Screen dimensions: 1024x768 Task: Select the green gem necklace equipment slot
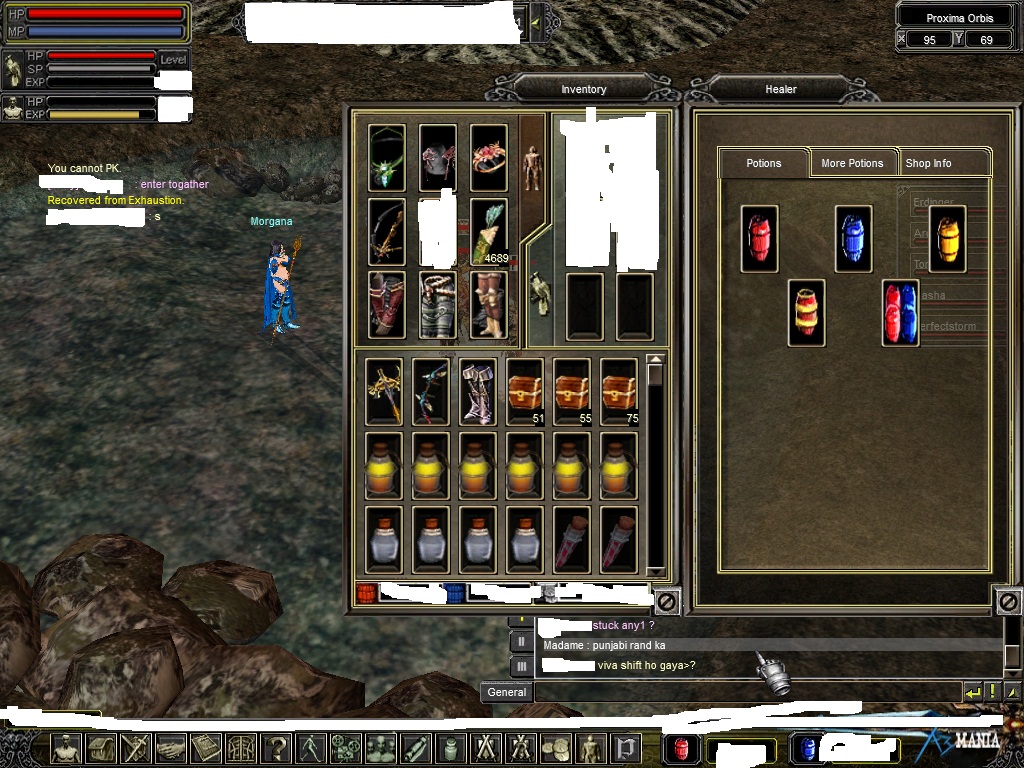pyautogui.click(x=387, y=158)
